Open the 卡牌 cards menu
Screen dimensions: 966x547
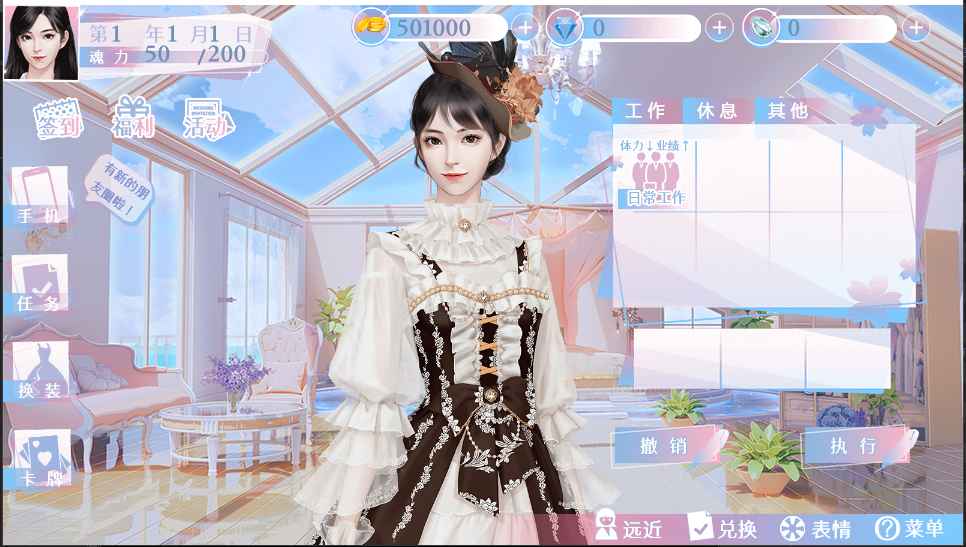pos(40,459)
